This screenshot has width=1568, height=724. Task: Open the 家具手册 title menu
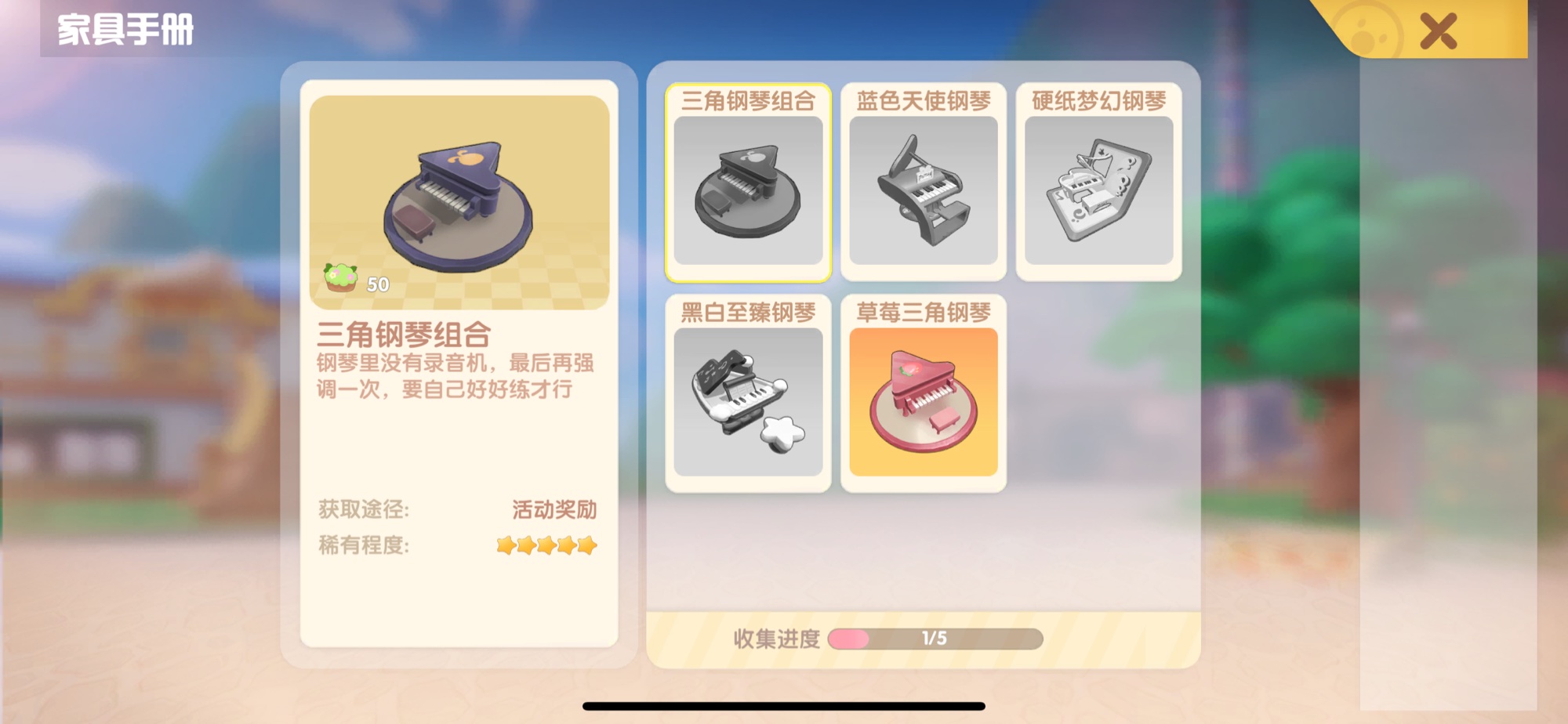click(122, 30)
